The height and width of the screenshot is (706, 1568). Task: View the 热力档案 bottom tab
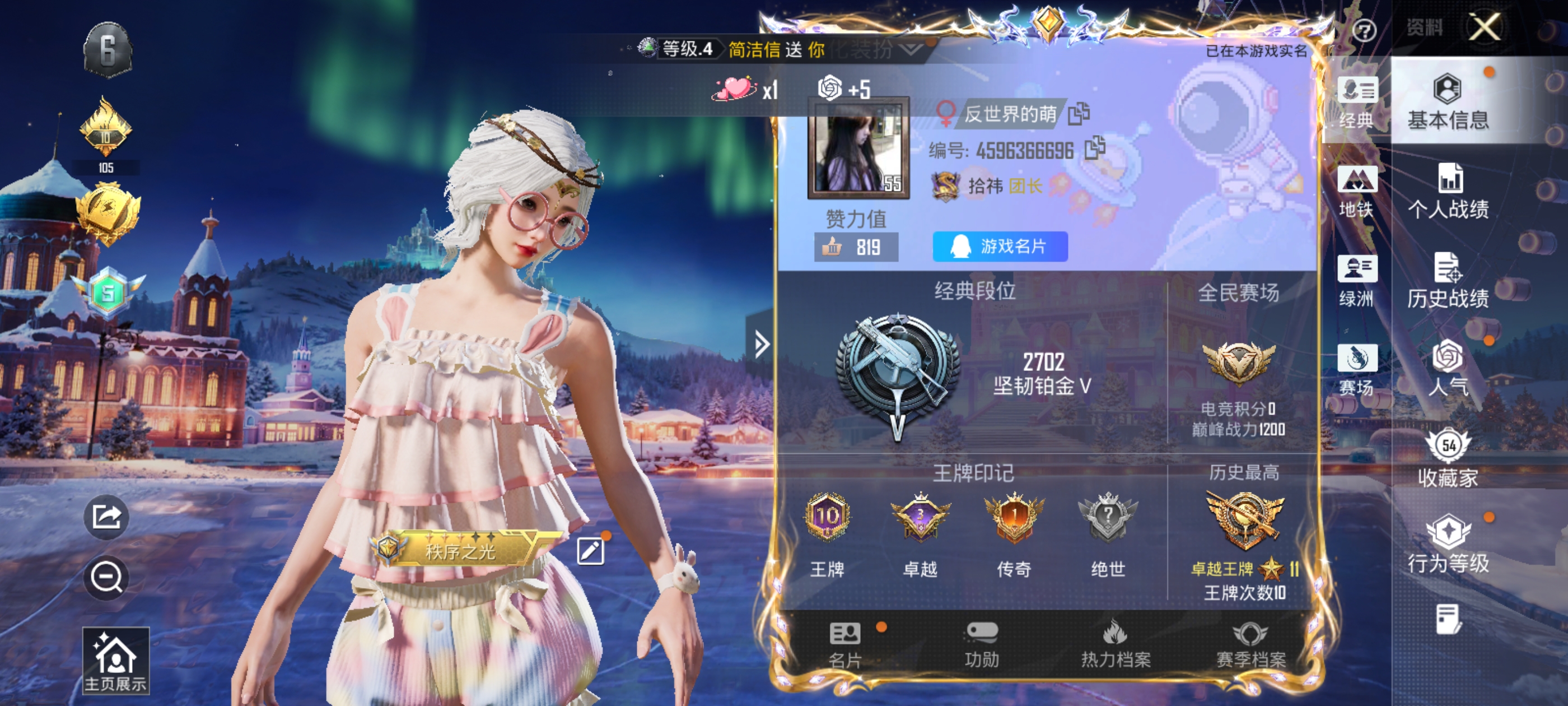tap(1115, 644)
